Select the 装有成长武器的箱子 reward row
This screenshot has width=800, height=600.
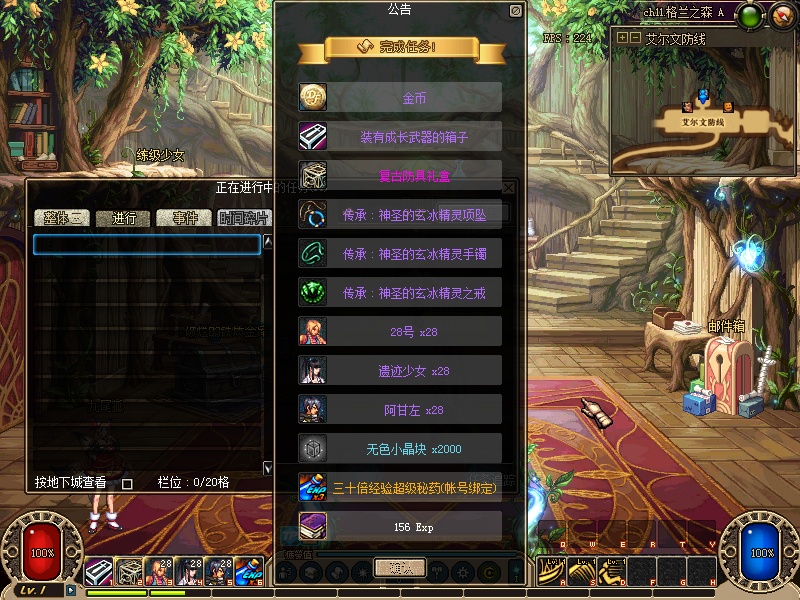coord(401,136)
